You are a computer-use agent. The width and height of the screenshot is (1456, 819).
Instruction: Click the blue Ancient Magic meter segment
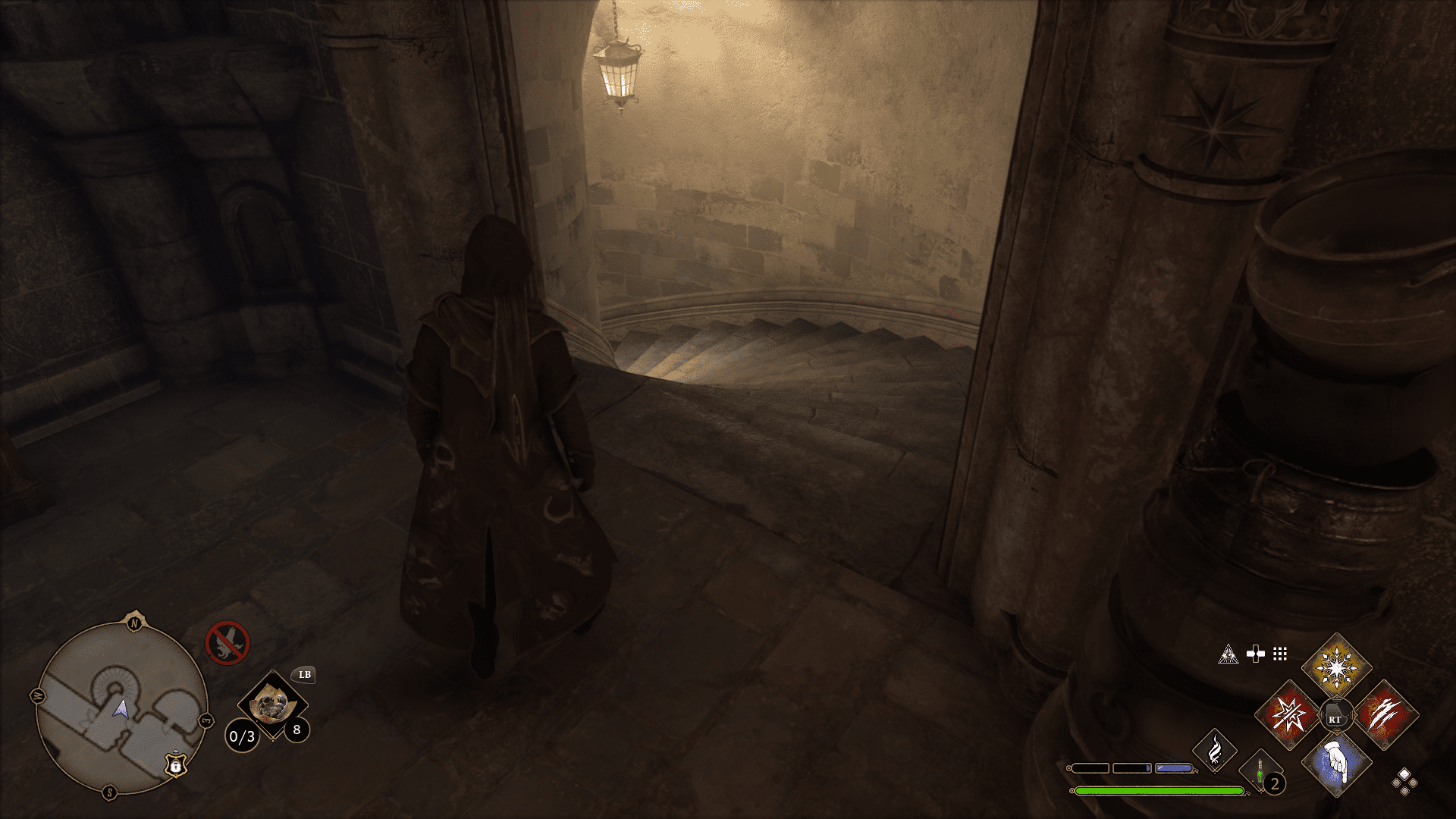(x=1174, y=767)
